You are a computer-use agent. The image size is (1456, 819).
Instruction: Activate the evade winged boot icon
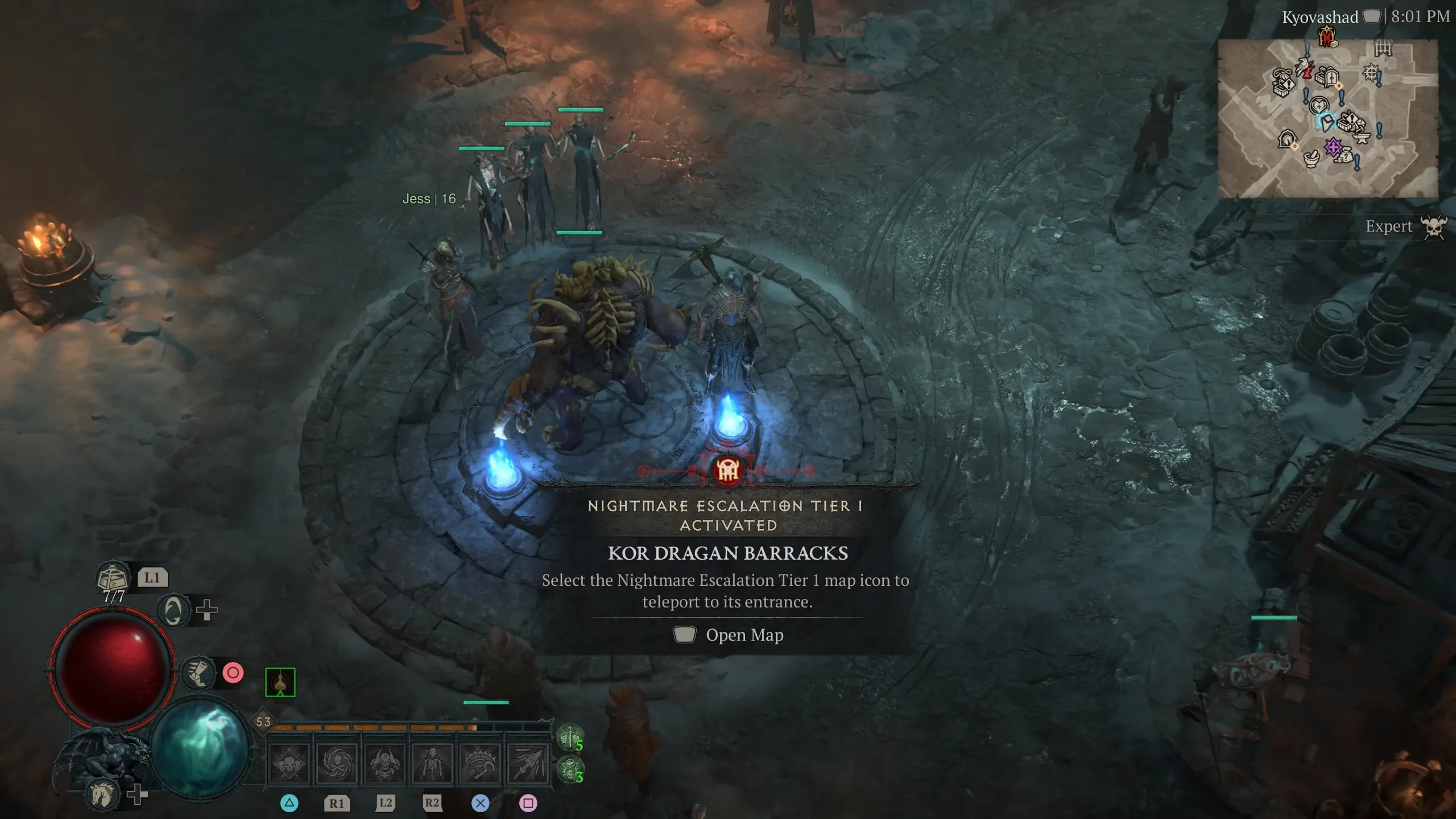pos(198,673)
